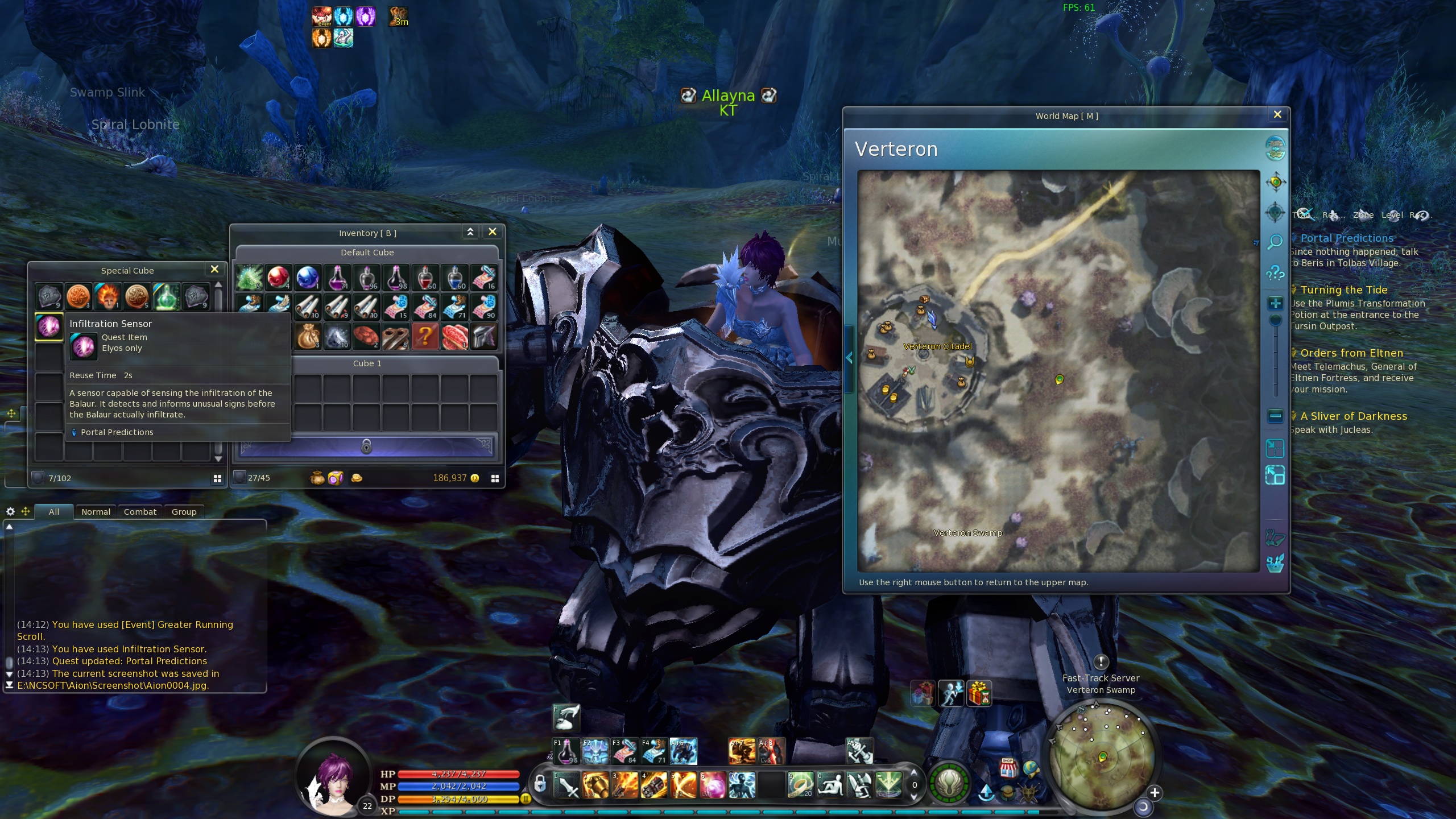Close the World Map window

1277,115
